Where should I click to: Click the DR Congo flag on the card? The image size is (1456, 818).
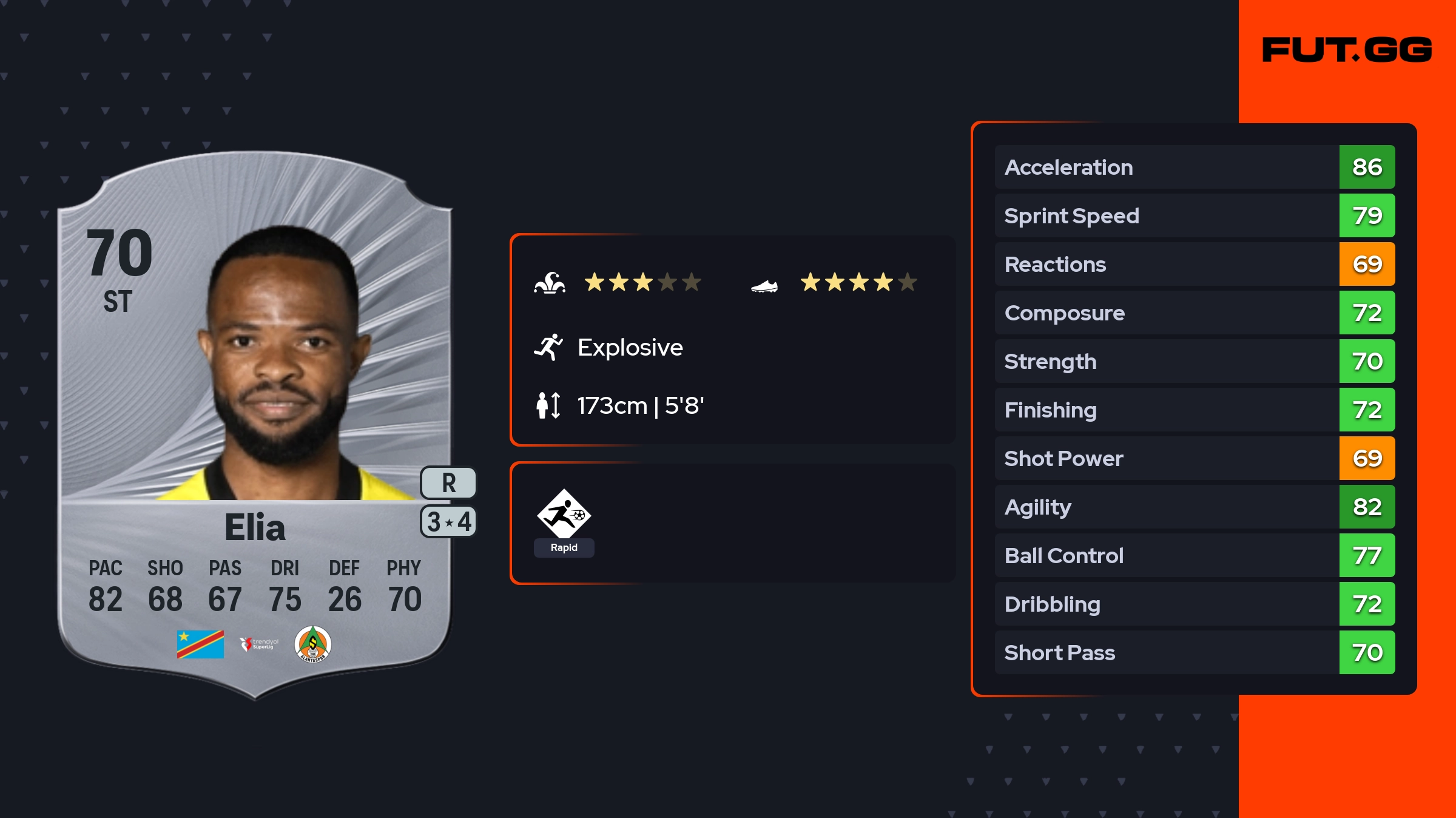(x=200, y=644)
